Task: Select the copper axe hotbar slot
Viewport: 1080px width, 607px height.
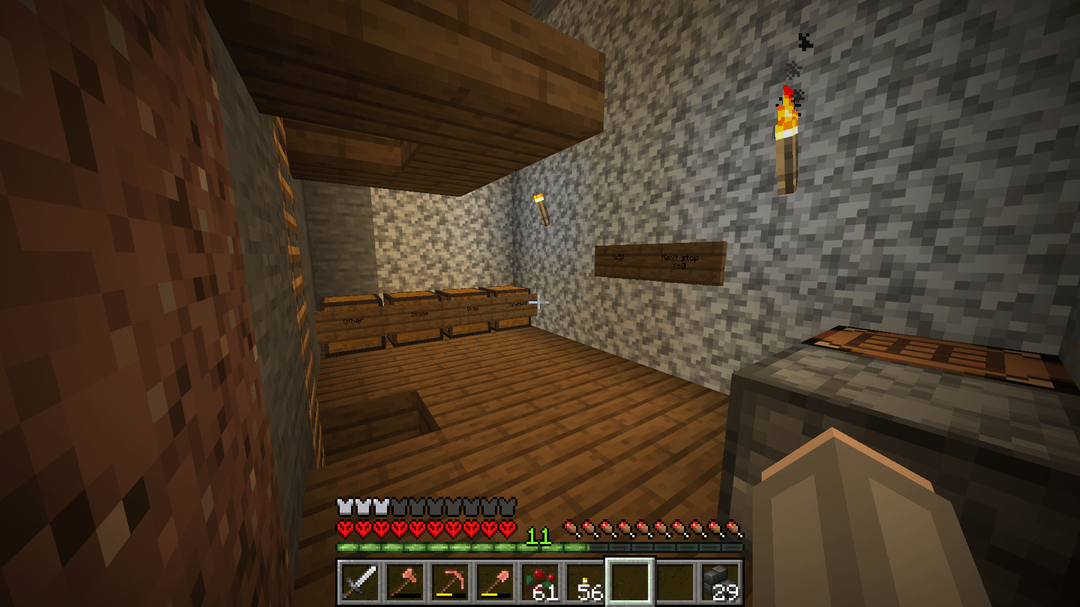Action: click(404, 582)
